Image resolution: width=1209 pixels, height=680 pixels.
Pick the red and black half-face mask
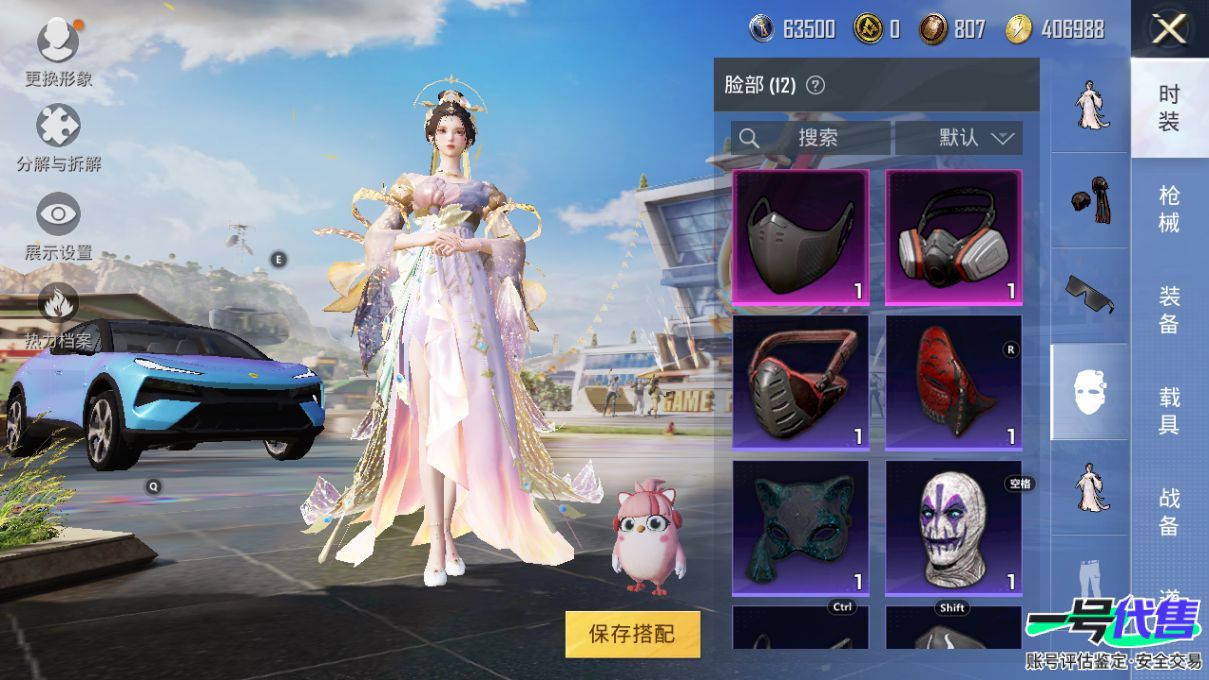pyautogui.click(x=953, y=382)
